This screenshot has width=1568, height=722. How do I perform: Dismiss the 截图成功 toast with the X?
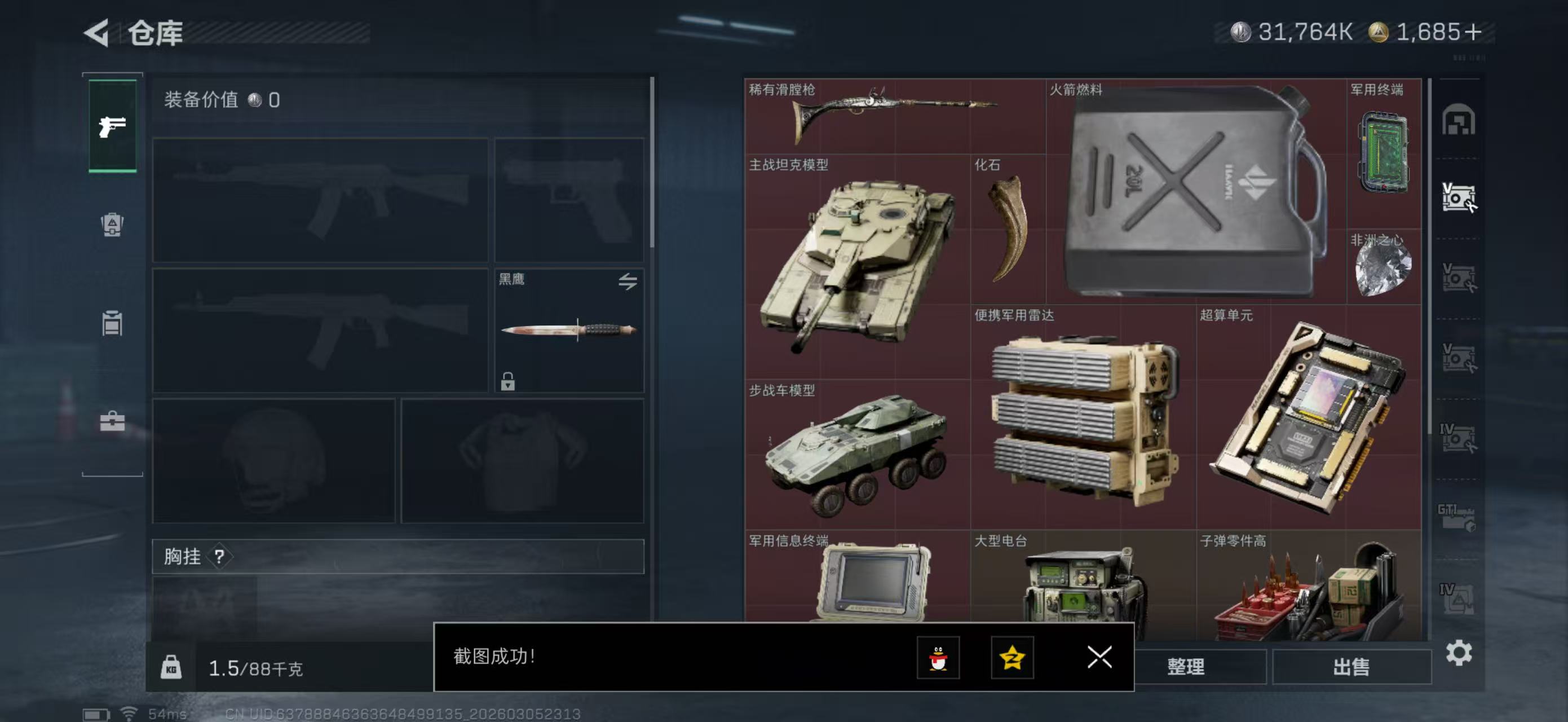click(1100, 659)
